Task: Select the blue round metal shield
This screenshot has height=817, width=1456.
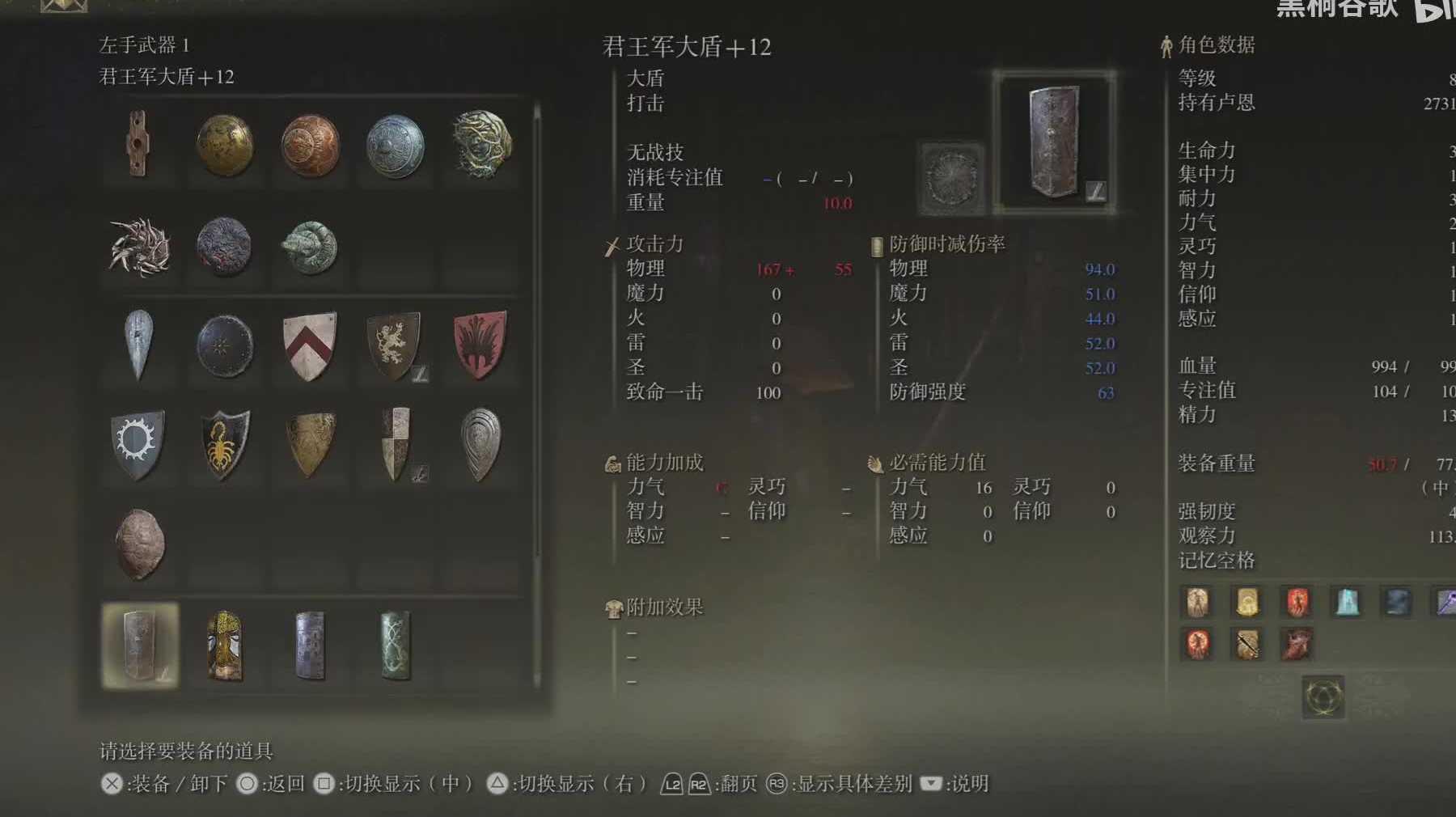Action: [395, 146]
